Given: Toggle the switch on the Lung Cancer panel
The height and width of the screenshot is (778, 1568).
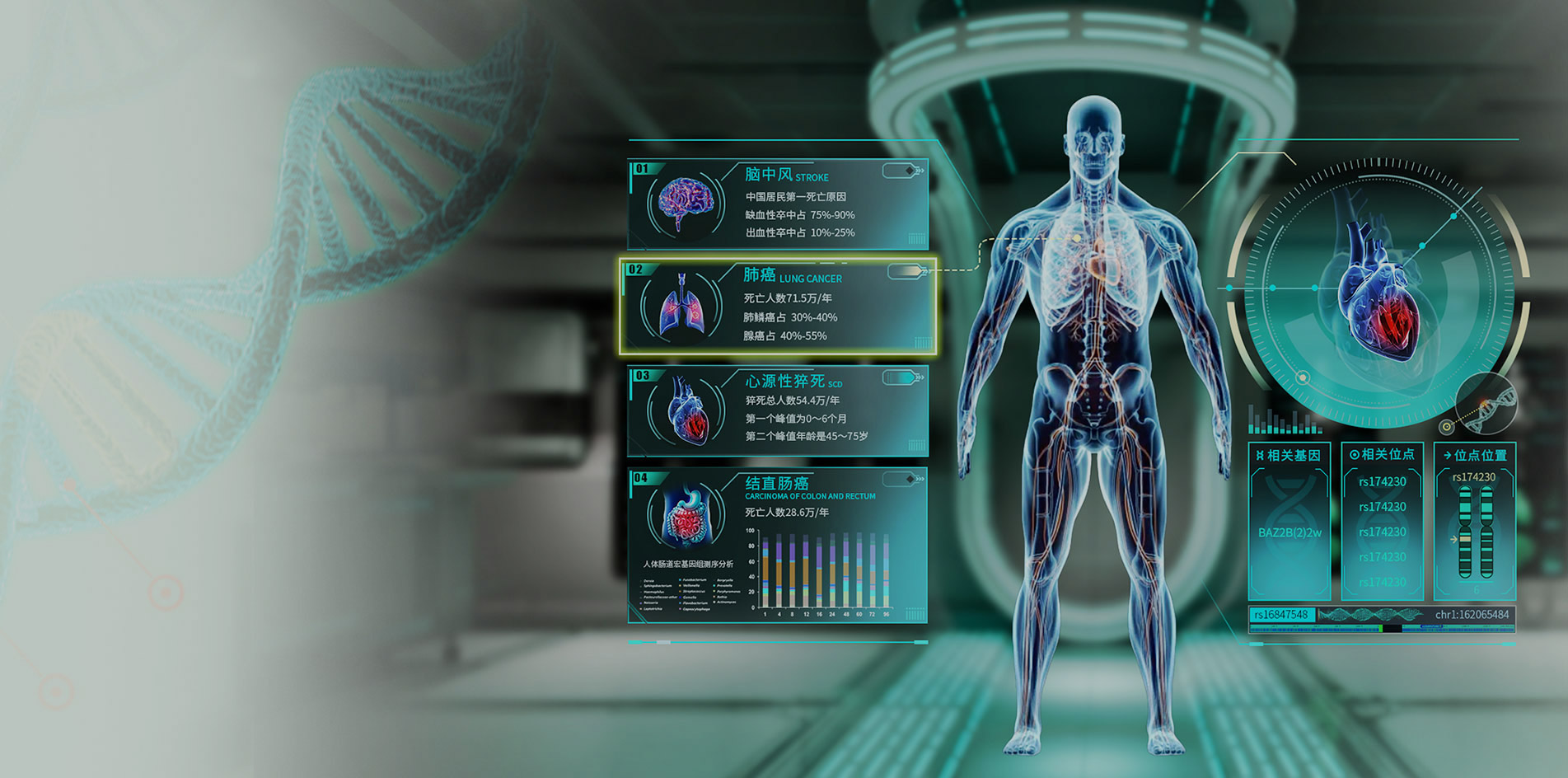Looking at the screenshot, I should [905, 271].
